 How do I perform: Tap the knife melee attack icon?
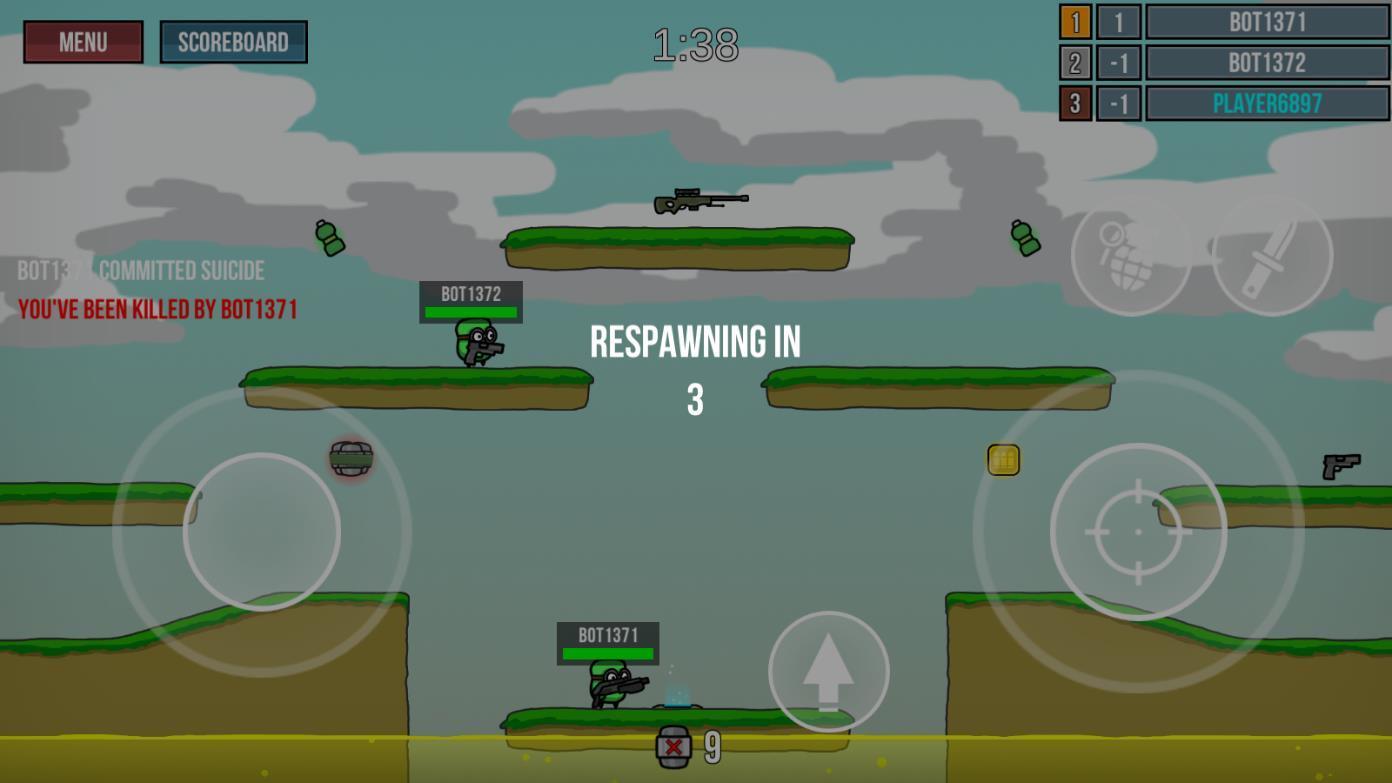[x=1271, y=257]
